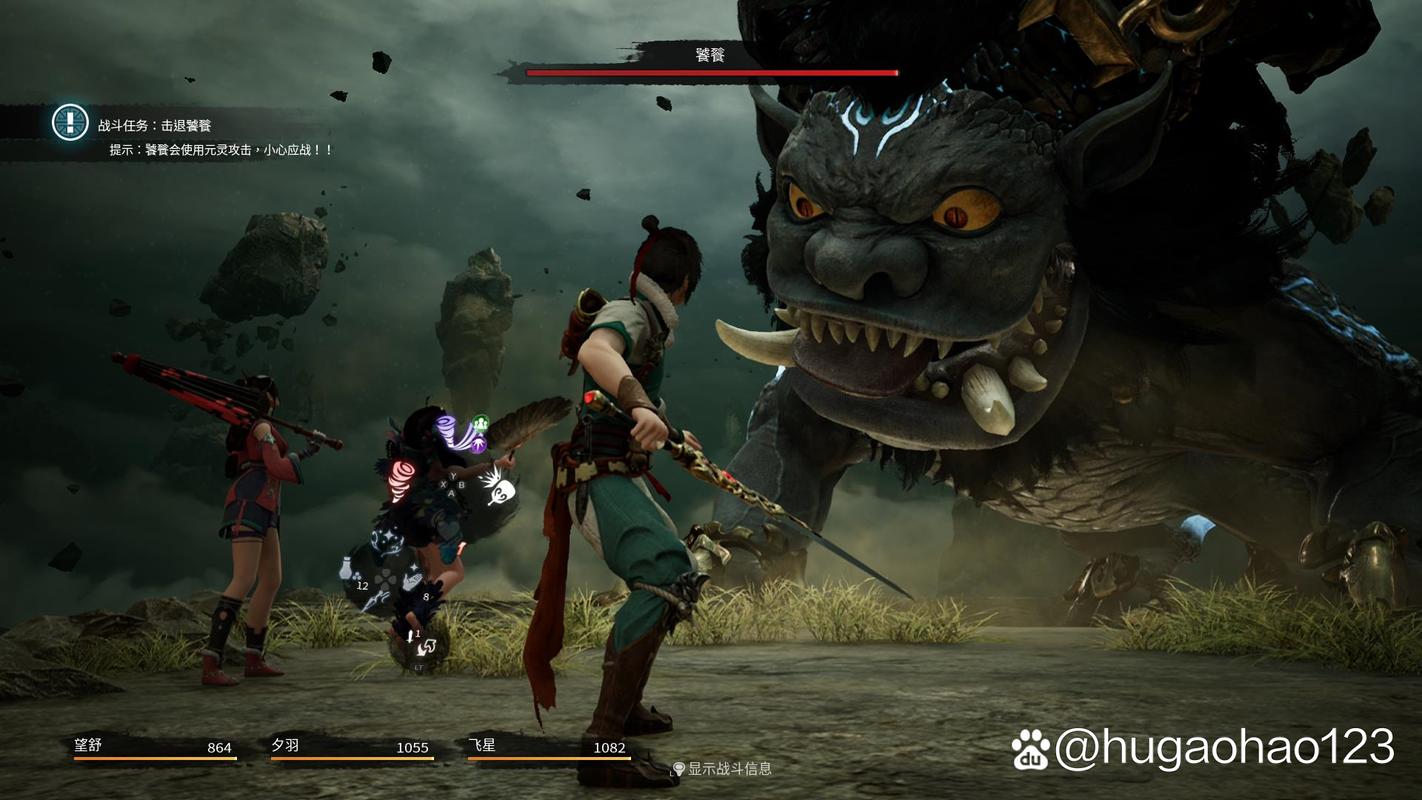Show battle info with 显示战斗信息

pyautogui.click(x=721, y=768)
